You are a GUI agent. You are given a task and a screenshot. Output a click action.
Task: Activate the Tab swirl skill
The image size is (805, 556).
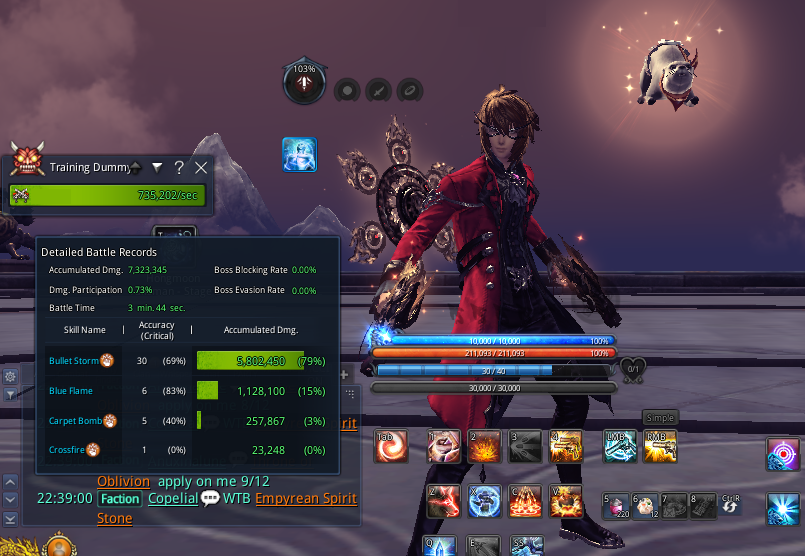(x=391, y=447)
